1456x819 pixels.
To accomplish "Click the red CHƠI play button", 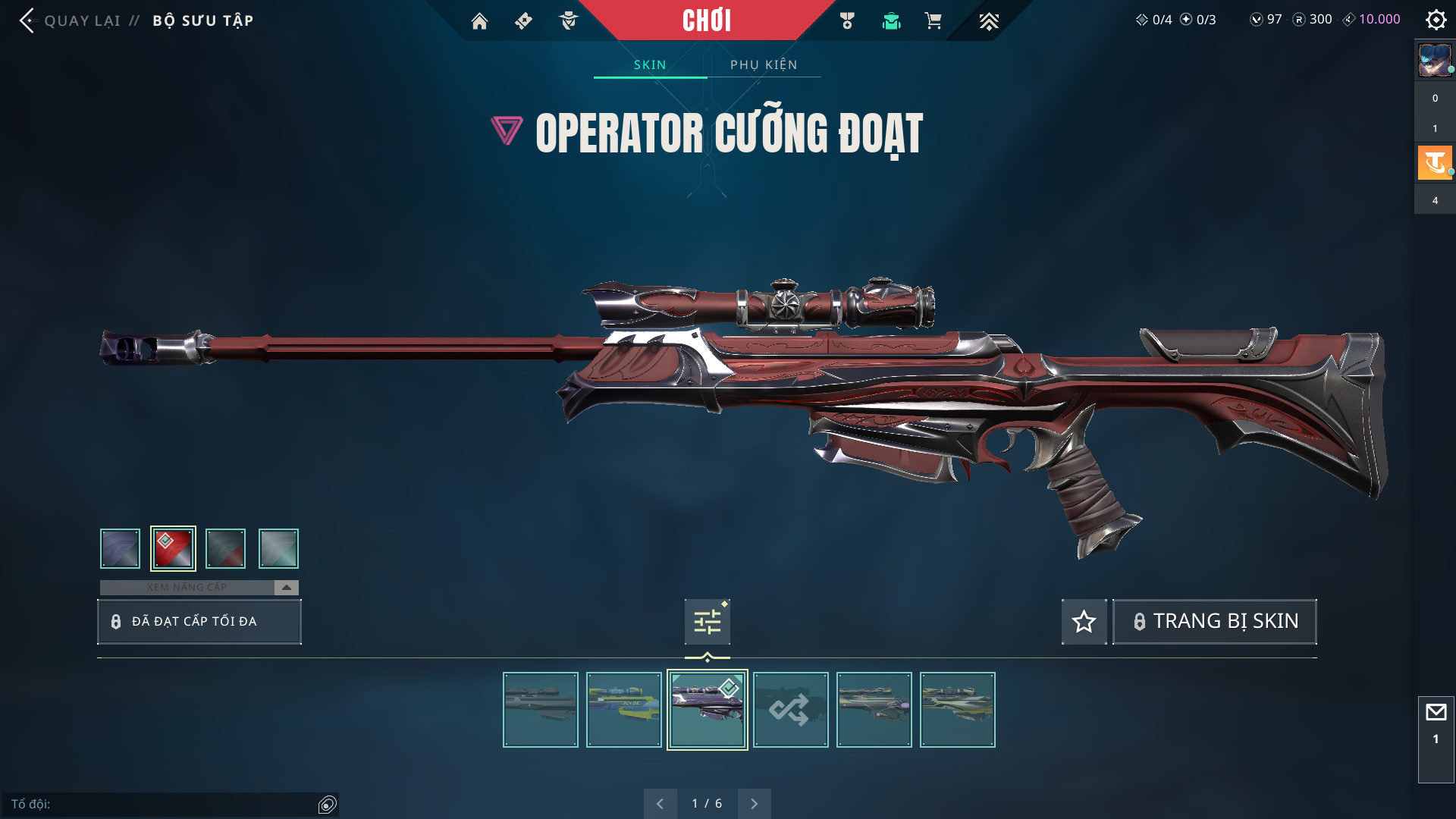I will pos(707,20).
